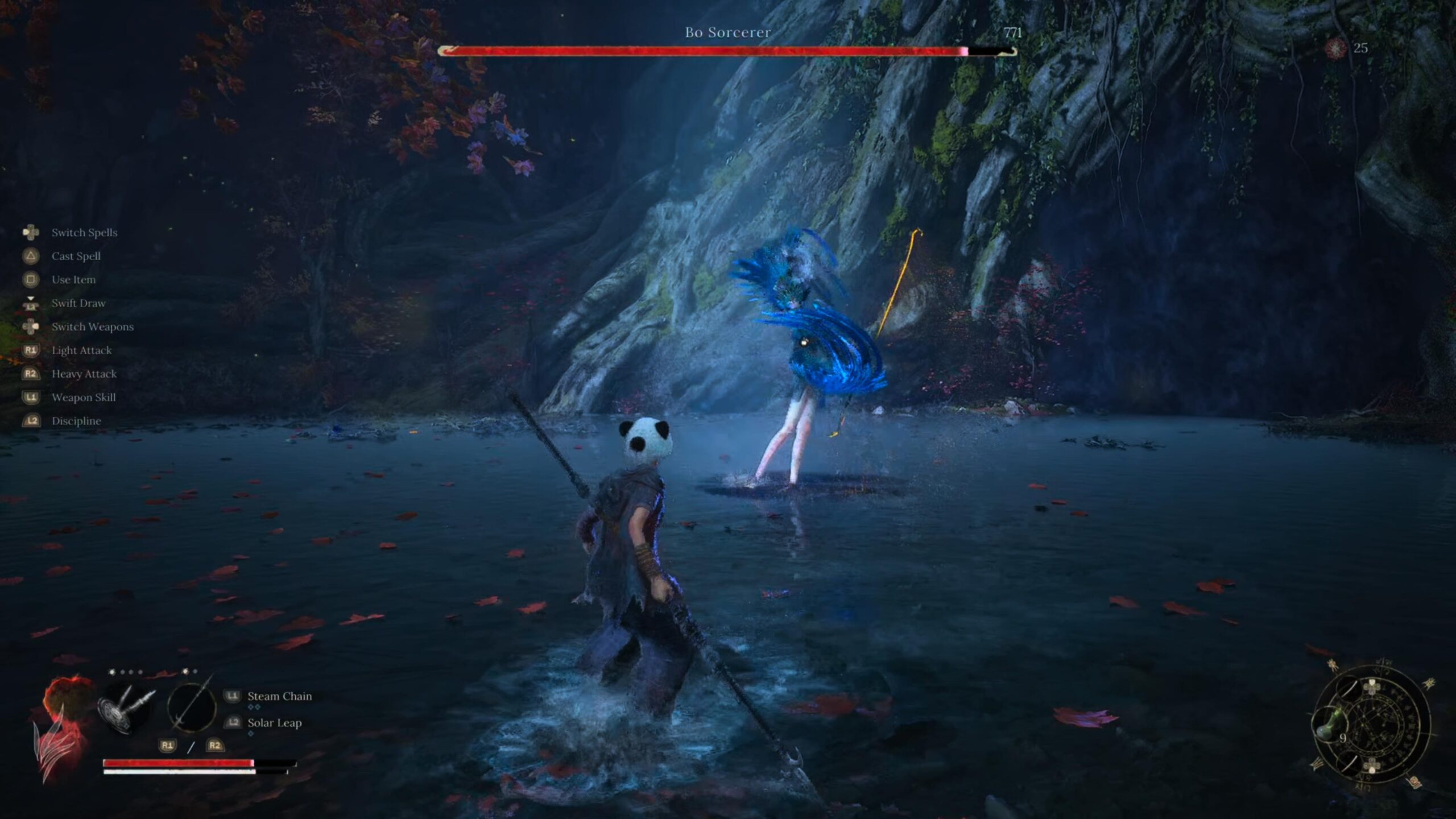
Task: Select the Light Attack hint entry
Action: 81,350
